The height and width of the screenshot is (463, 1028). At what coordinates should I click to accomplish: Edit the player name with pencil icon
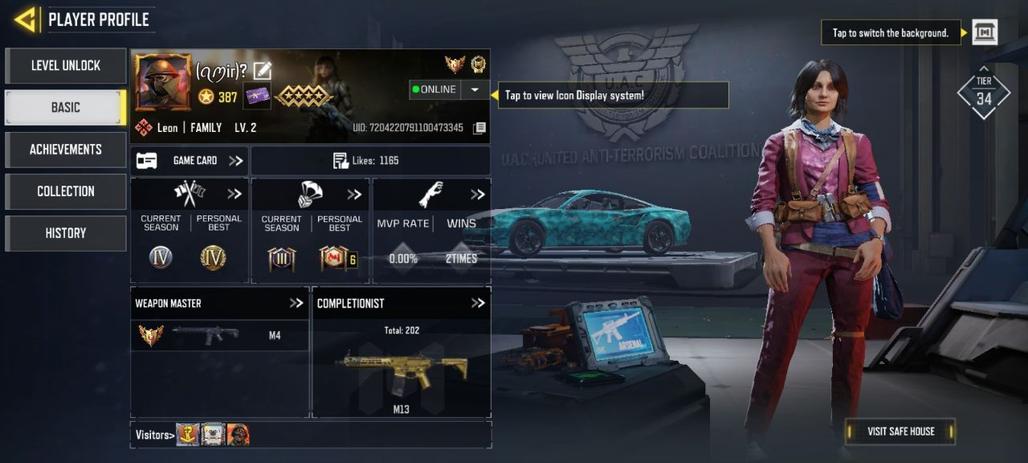pyautogui.click(x=262, y=70)
